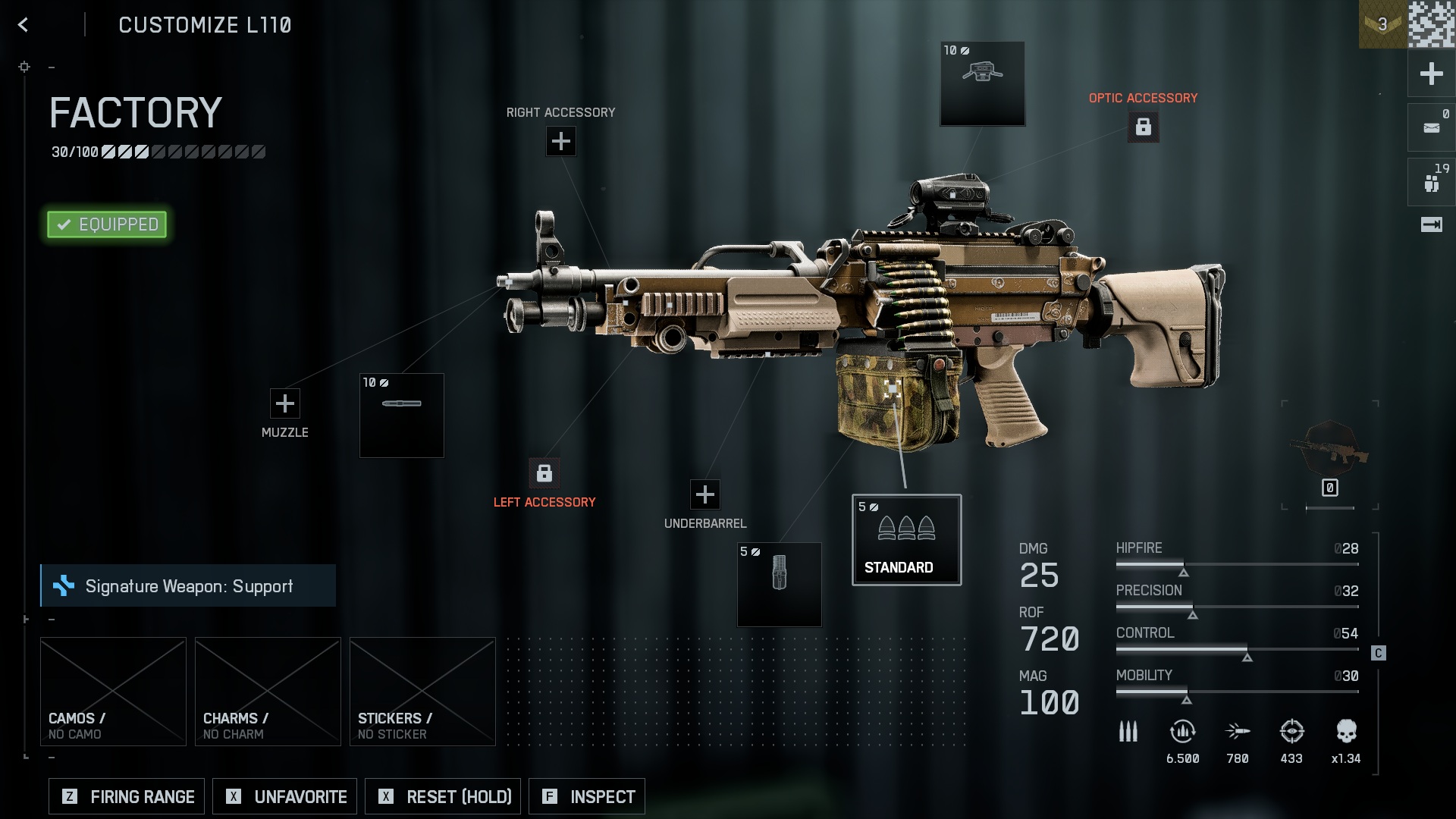The image size is (1456, 819).
Task: Unfavorite this weapon build
Action: (x=285, y=796)
